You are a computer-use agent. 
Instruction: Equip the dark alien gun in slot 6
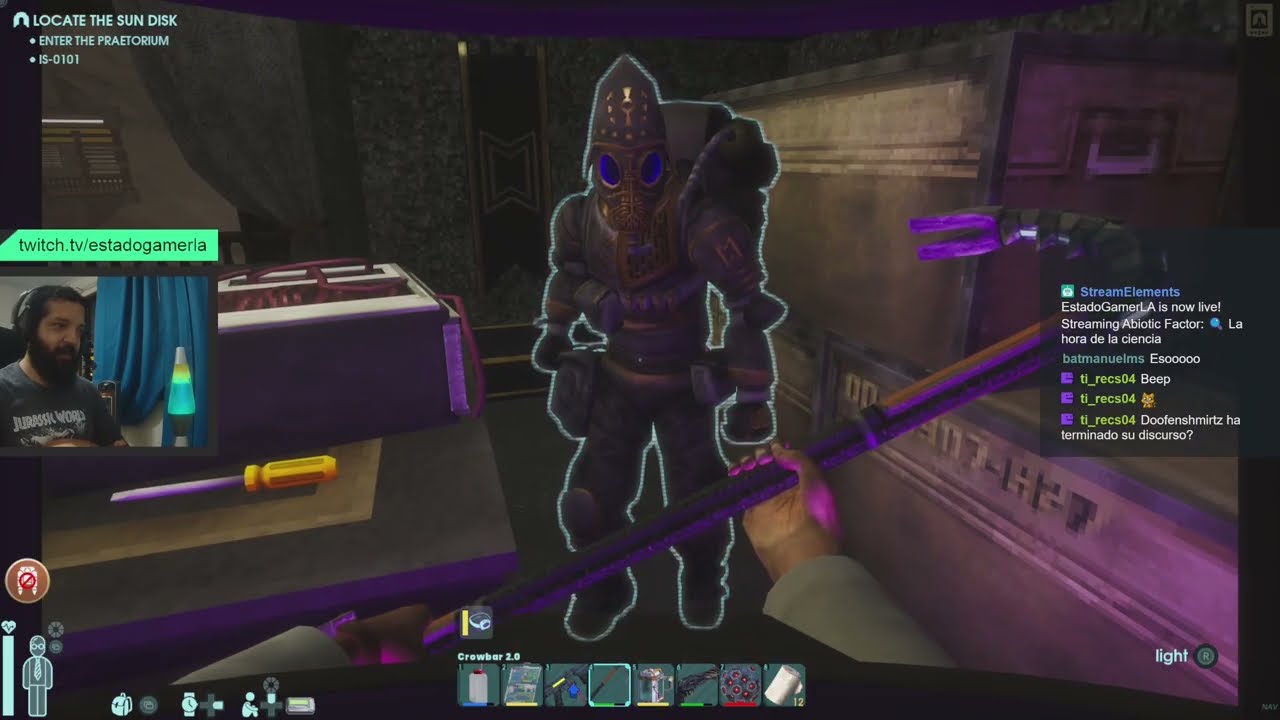click(x=697, y=686)
